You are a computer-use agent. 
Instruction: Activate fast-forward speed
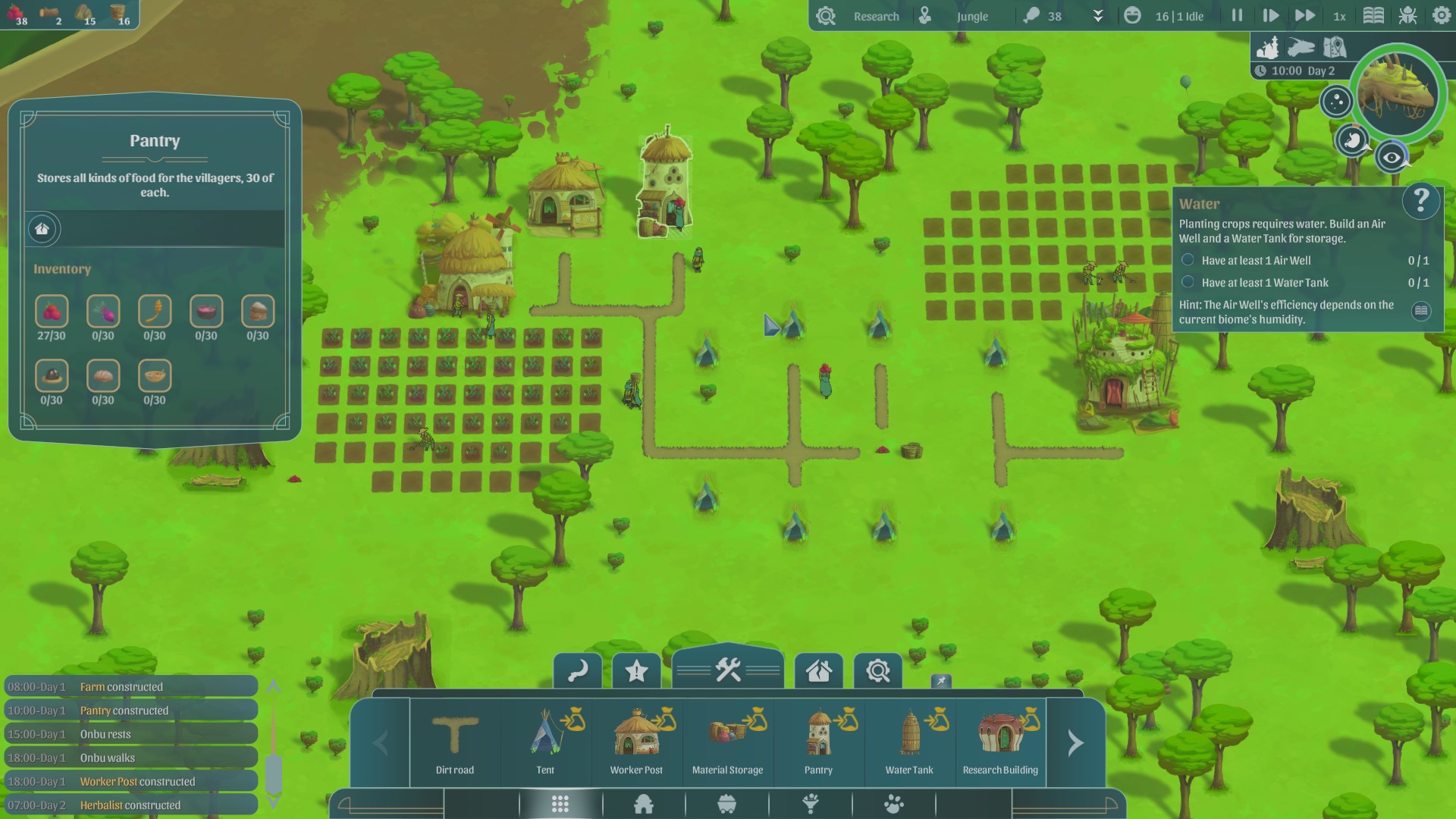[1304, 16]
